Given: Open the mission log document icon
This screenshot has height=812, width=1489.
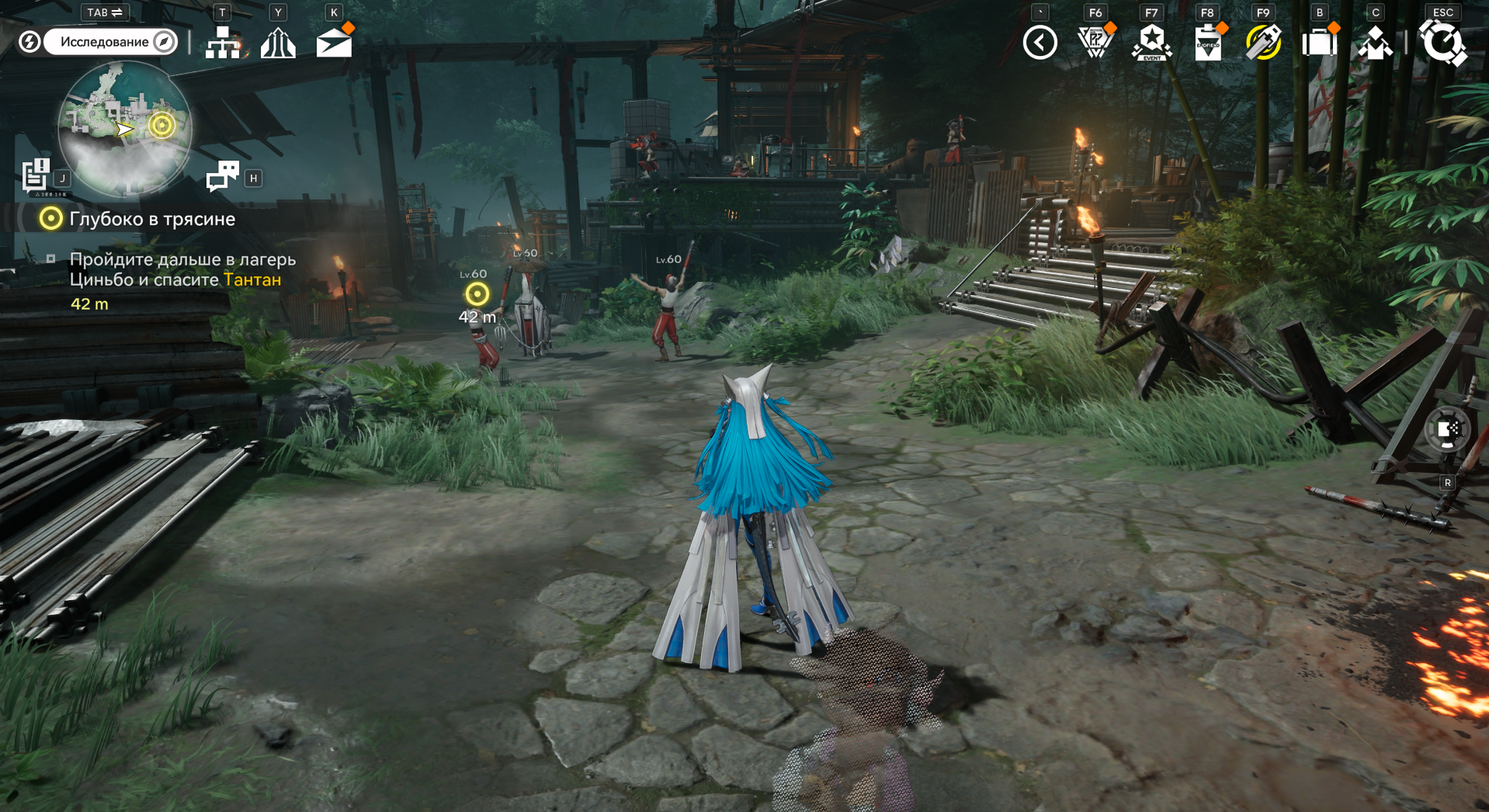Looking at the screenshot, I should (36, 175).
